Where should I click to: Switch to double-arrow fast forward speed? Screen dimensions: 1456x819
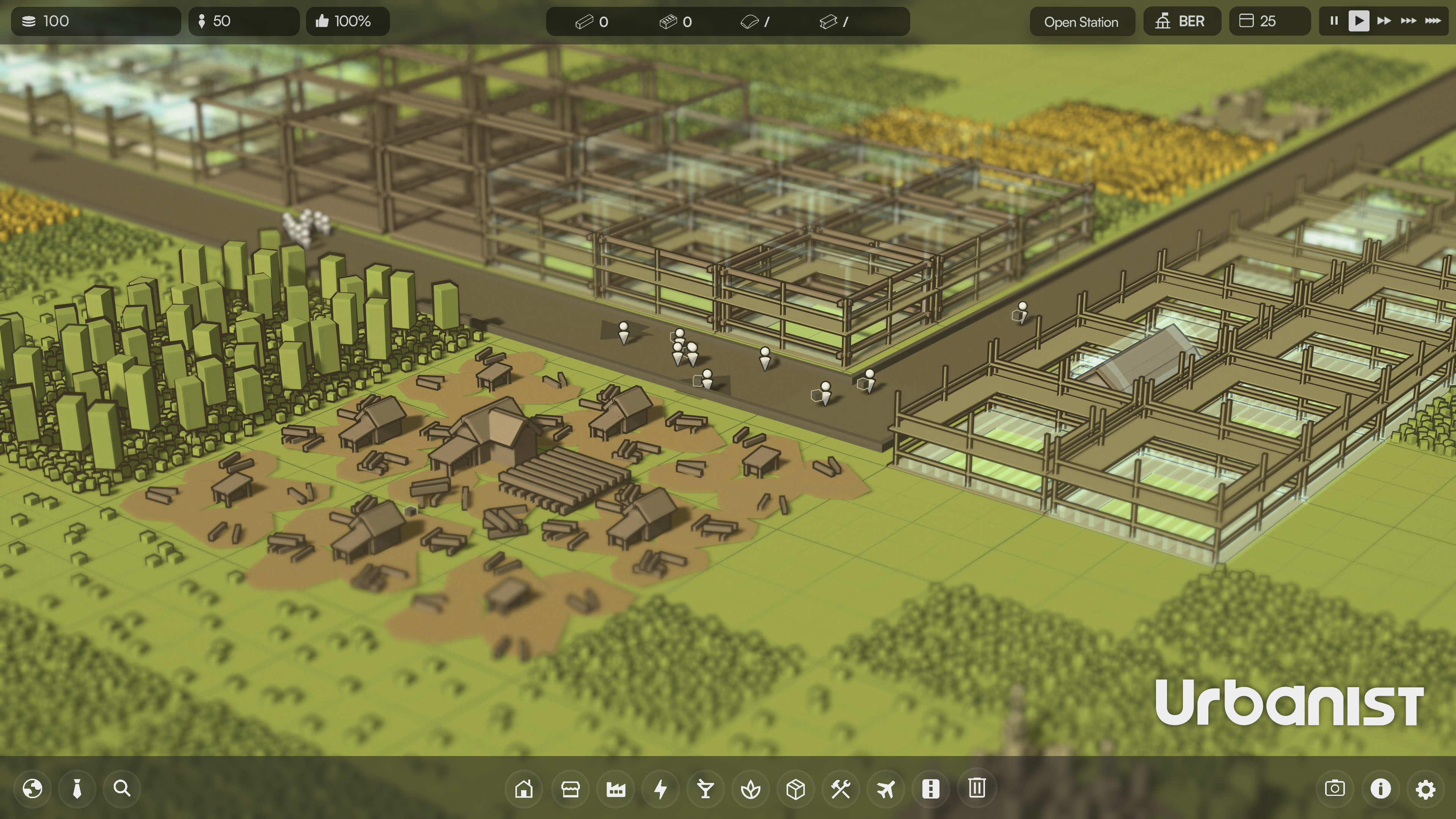click(x=1384, y=22)
